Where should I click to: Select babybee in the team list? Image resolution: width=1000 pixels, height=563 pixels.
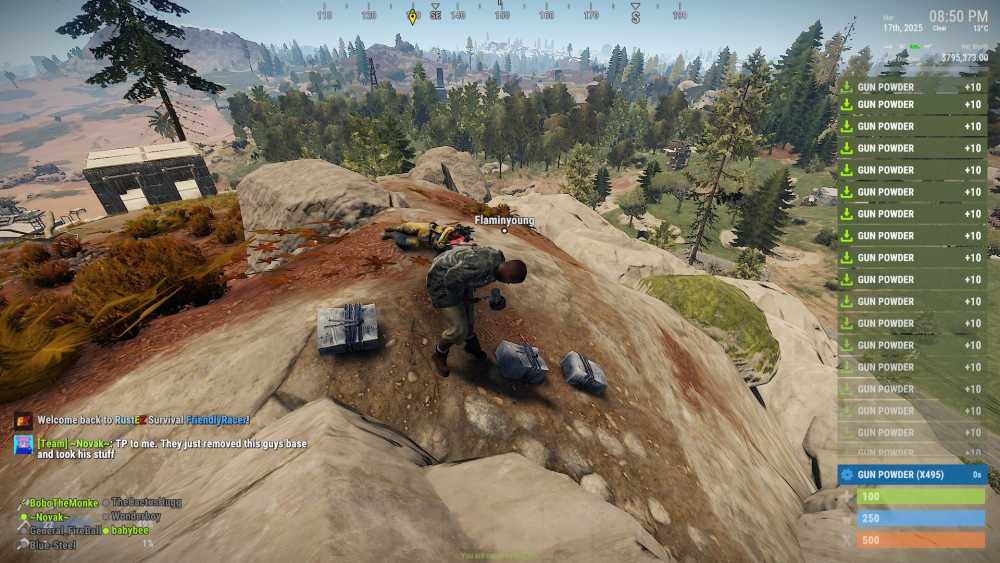(130, 530)
